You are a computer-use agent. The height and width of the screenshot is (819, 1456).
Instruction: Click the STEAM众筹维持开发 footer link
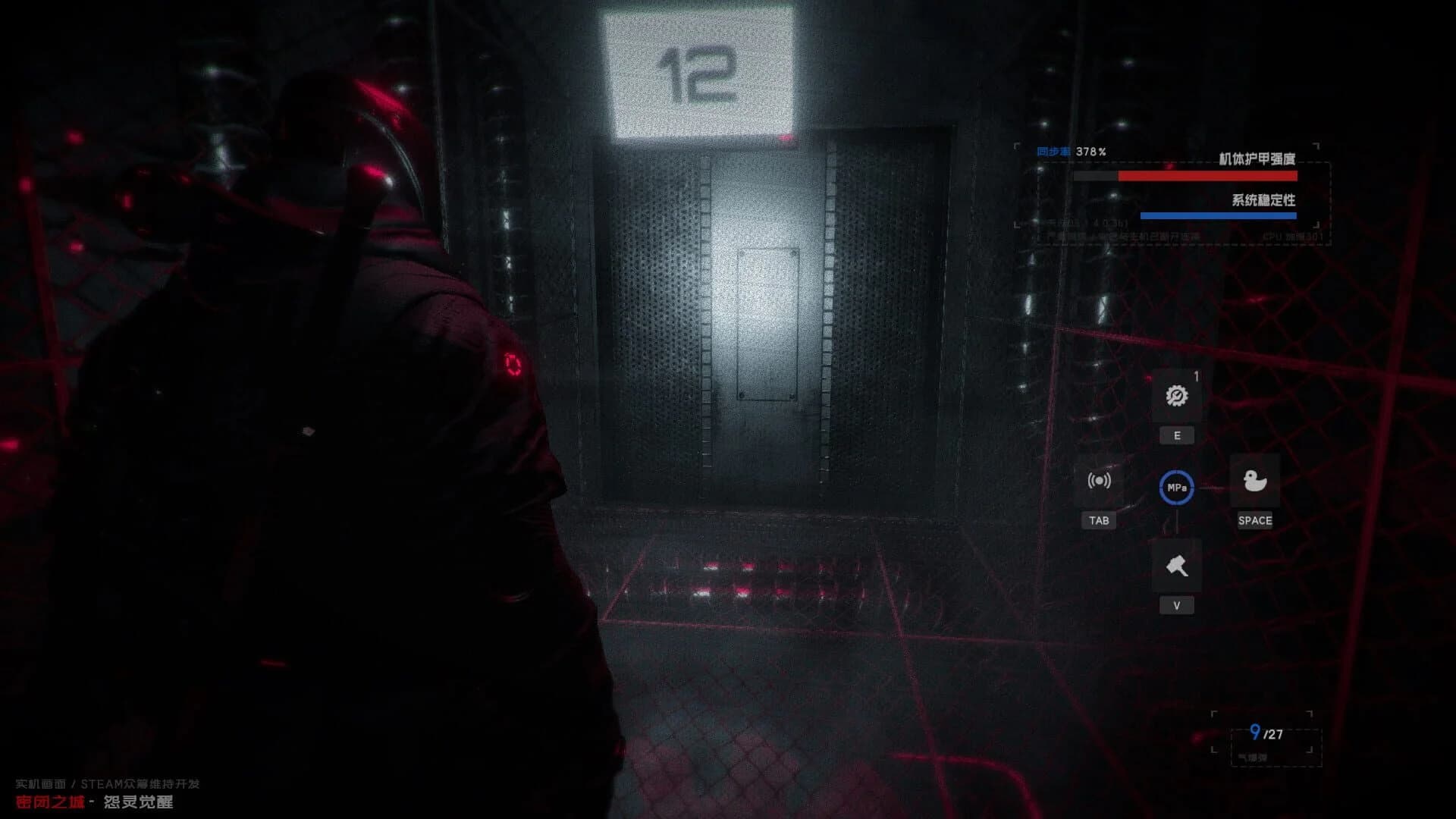[x=114, y=783]
